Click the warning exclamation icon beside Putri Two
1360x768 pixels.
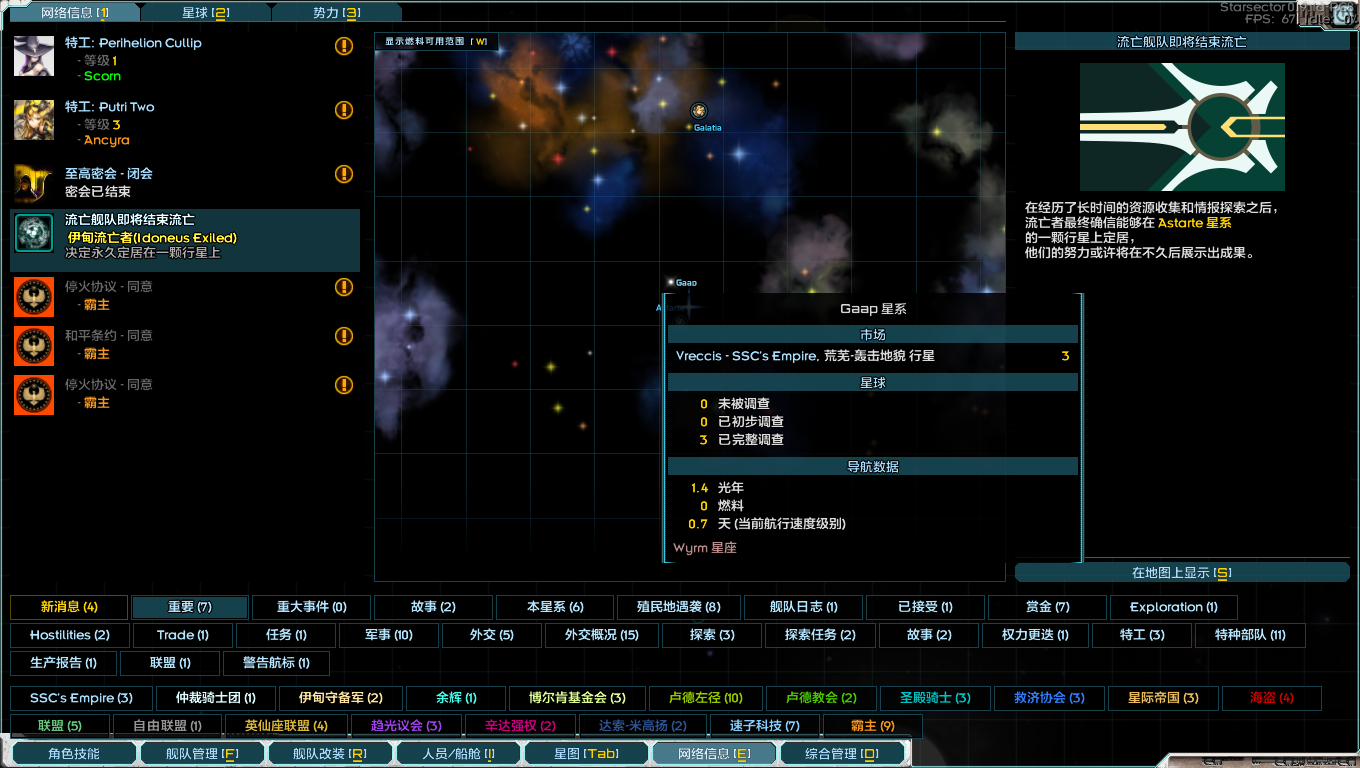(343, 110)
